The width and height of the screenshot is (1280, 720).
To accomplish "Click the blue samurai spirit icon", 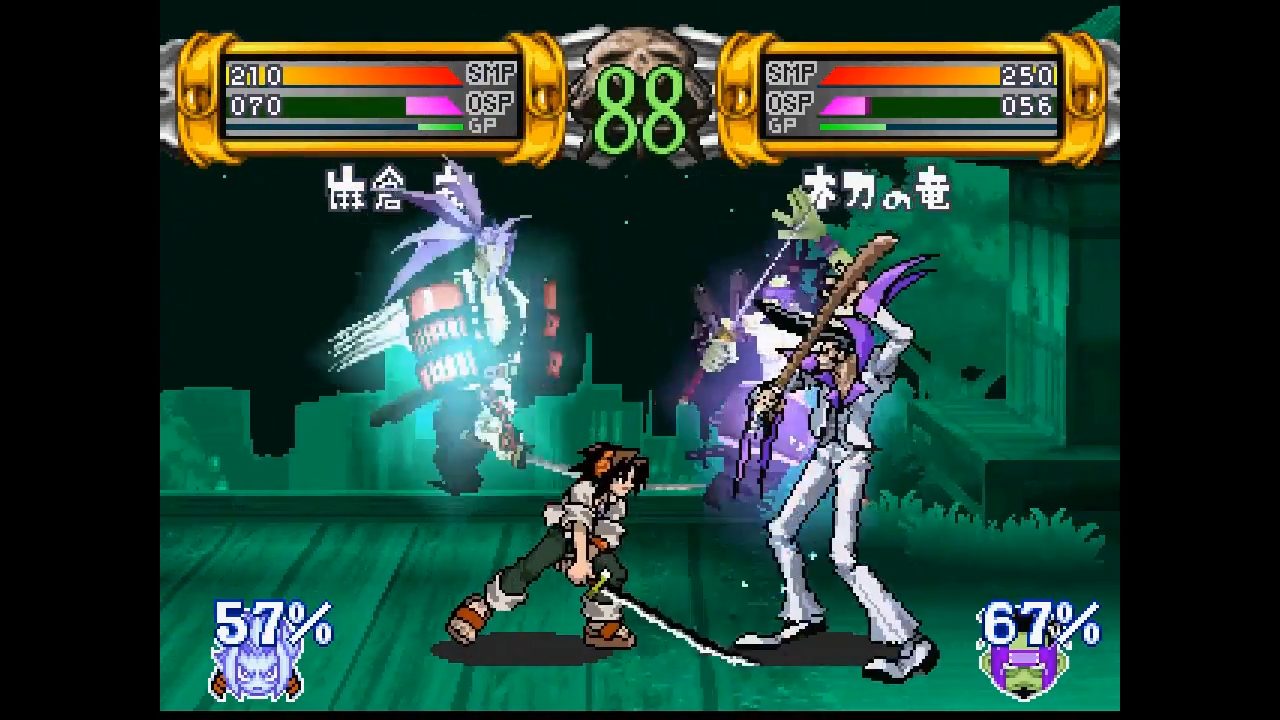I will (x=244, y=667).
